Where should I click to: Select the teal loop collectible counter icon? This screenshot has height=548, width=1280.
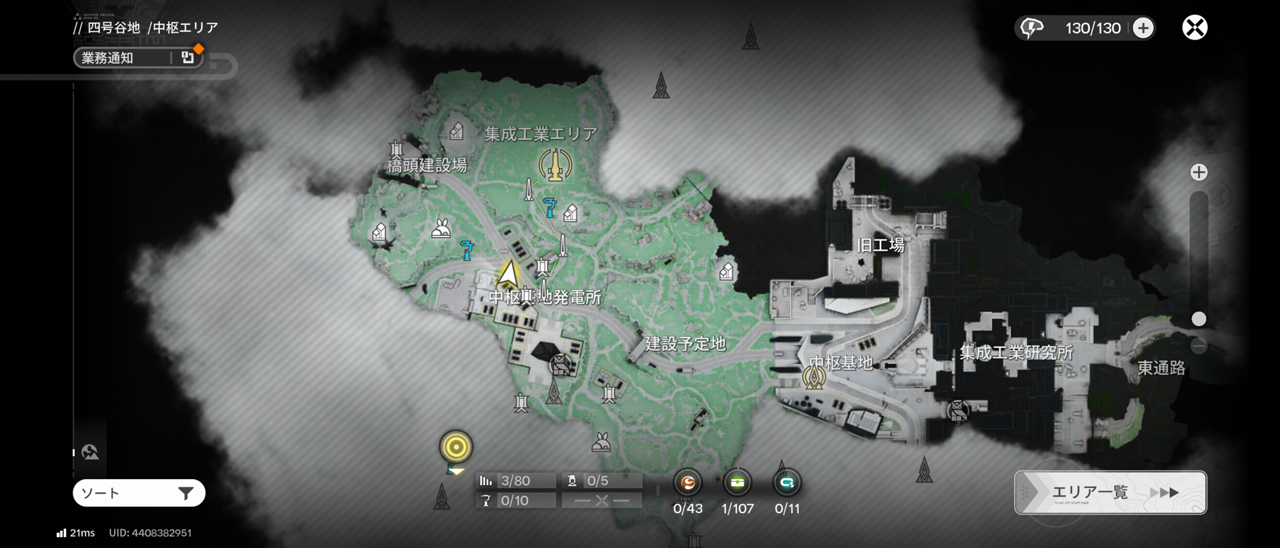[x=787, y=483]
